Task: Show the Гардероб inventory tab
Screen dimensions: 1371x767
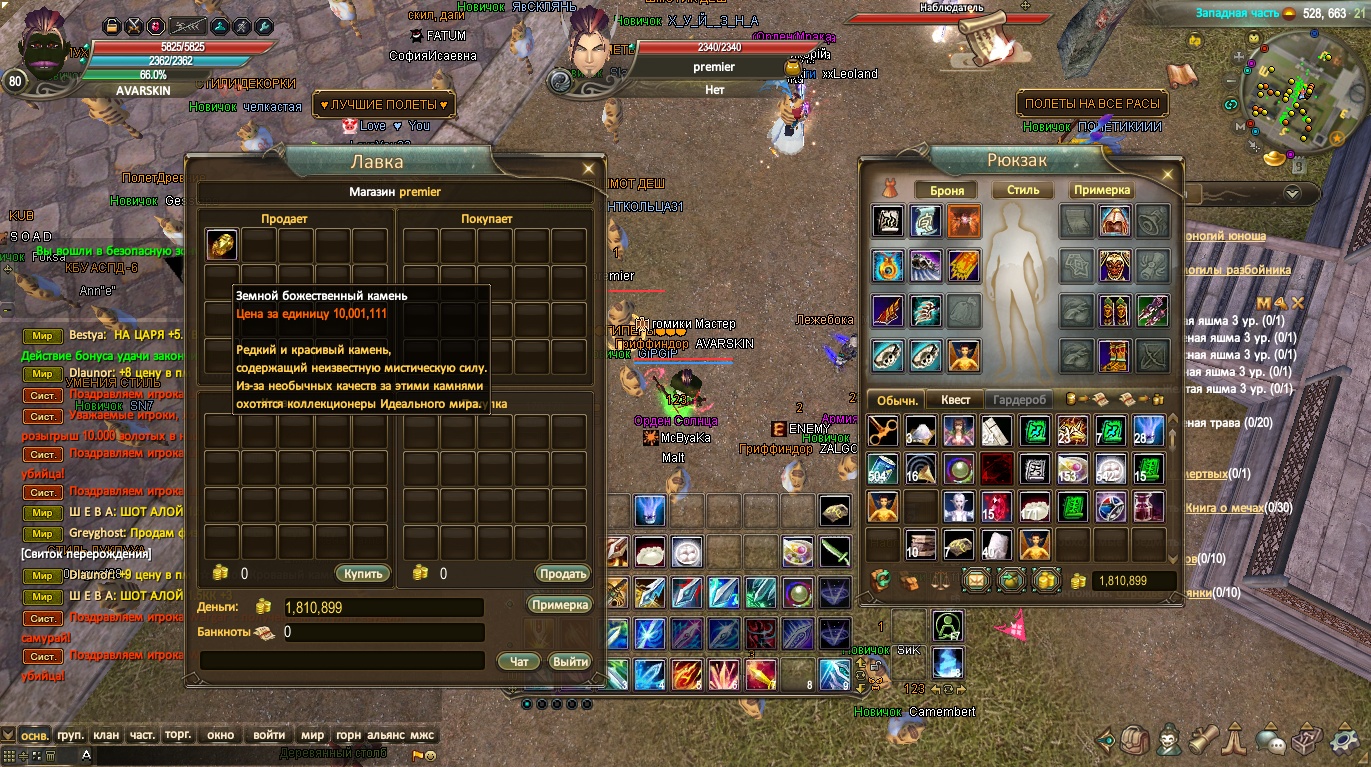Action: point(1019,399)
